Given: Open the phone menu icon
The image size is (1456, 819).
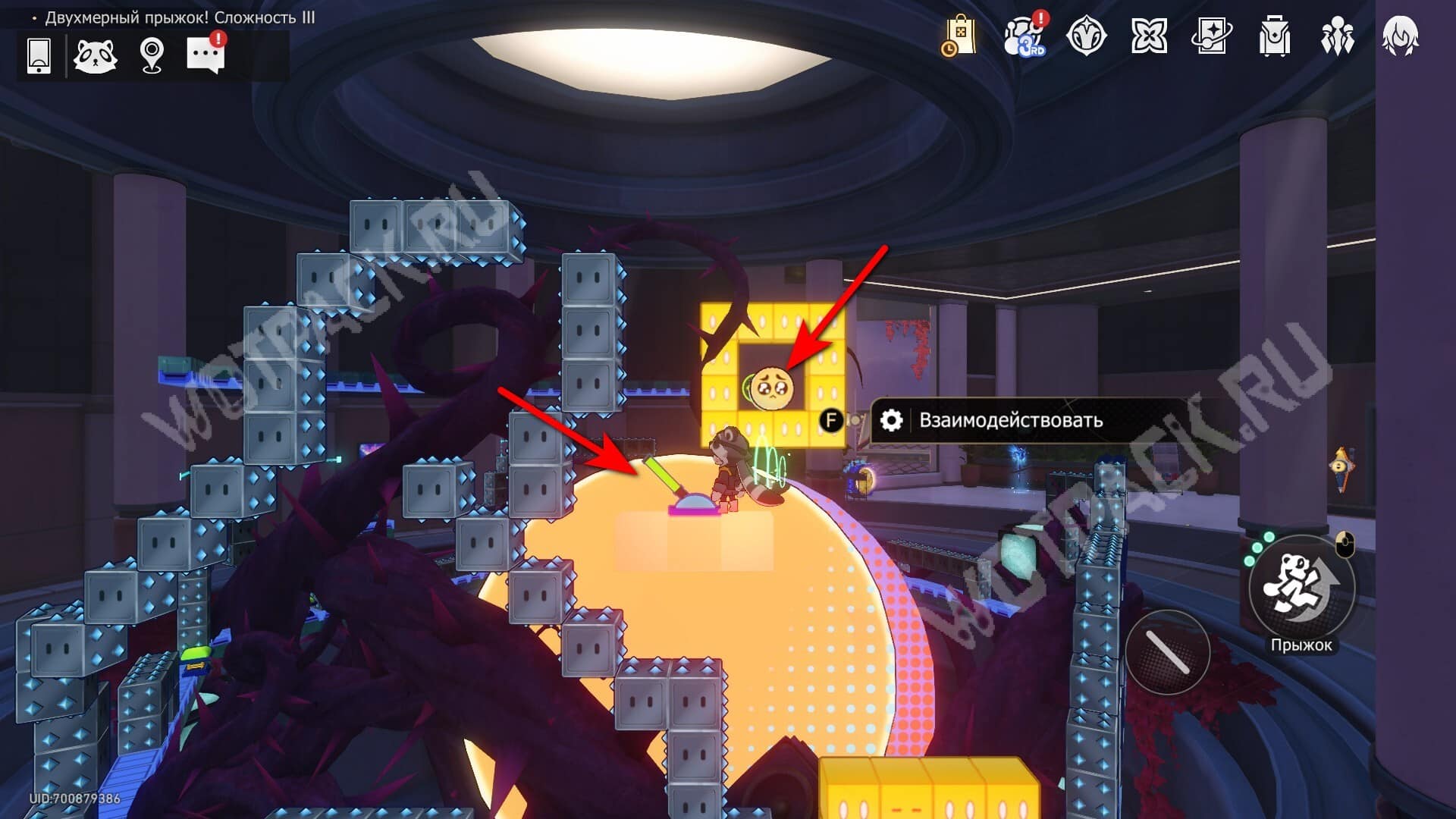Looking at the screenshot, I should (x=39, y=55).
